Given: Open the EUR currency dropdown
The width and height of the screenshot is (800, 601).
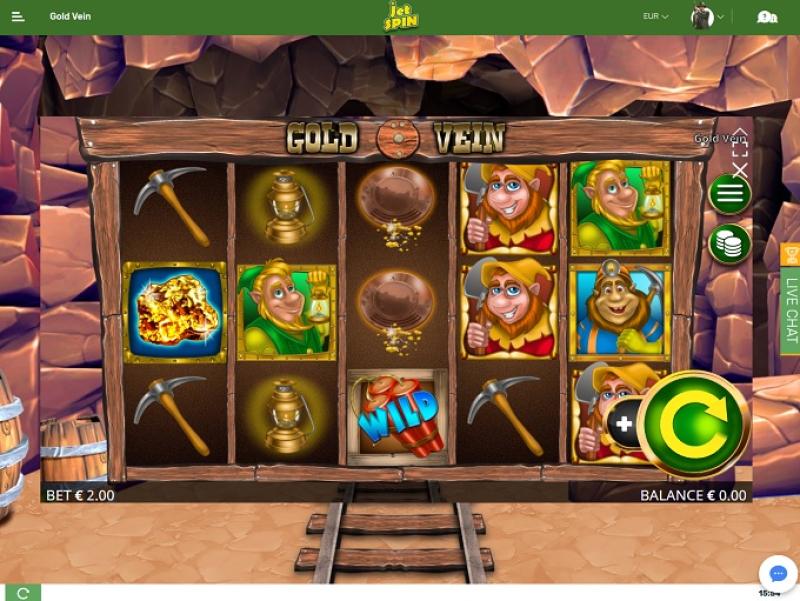Looking at the screenshot, I should [656, 16].
